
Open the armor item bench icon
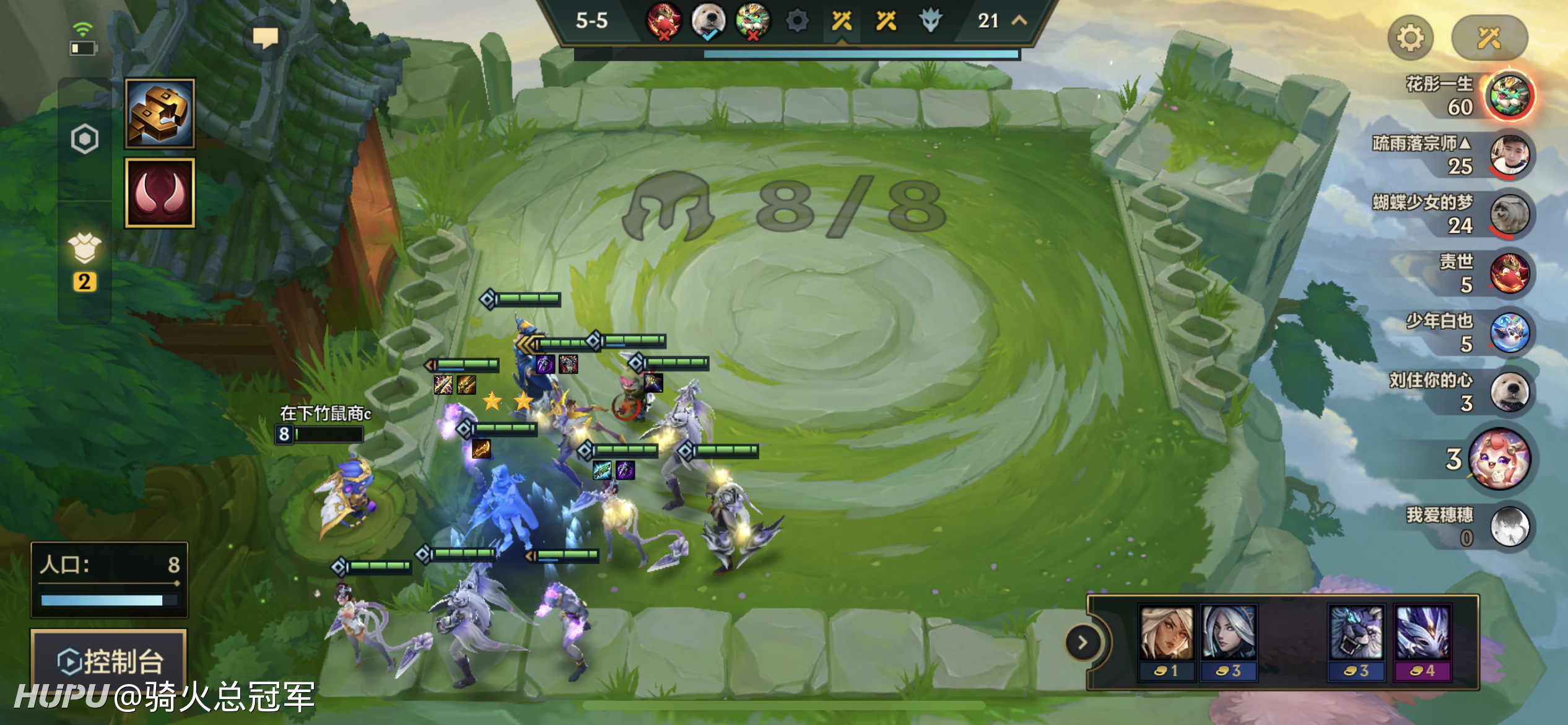85,249
